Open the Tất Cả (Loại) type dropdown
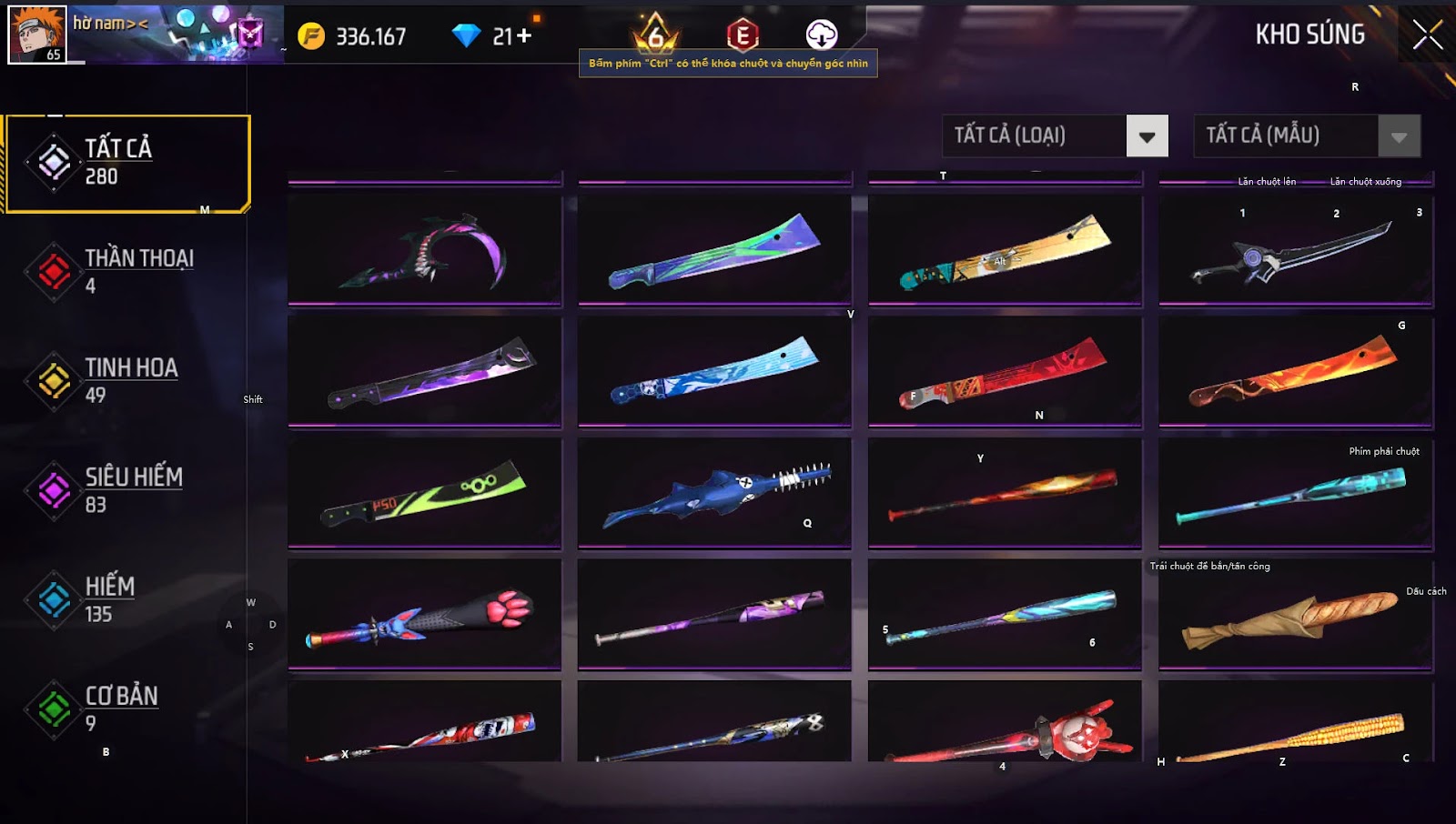The height and width of the screenshot is (824, 1456). pyautogui.click(x=1147, y=136)
